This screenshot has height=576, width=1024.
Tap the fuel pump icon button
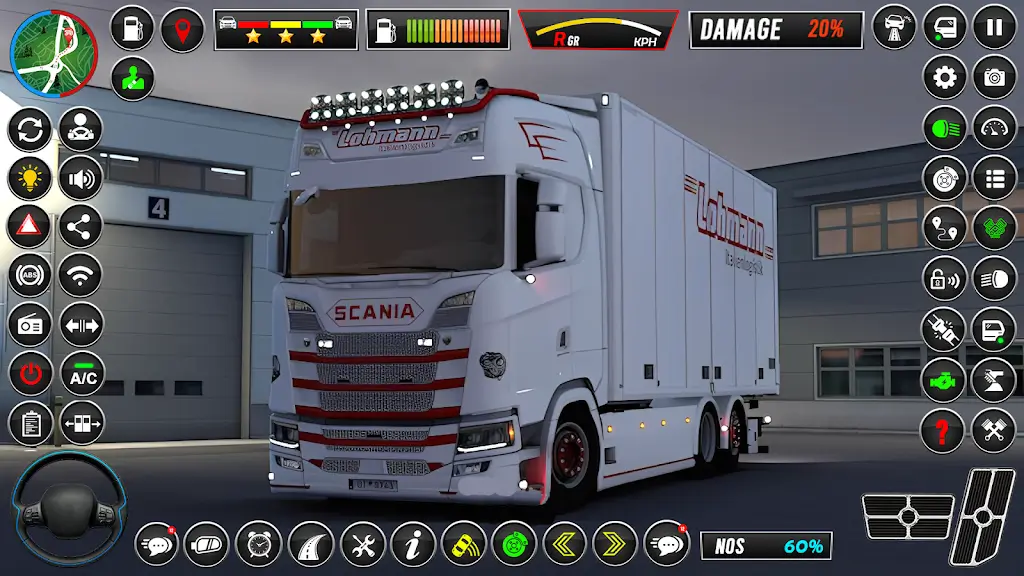point(131,29)
